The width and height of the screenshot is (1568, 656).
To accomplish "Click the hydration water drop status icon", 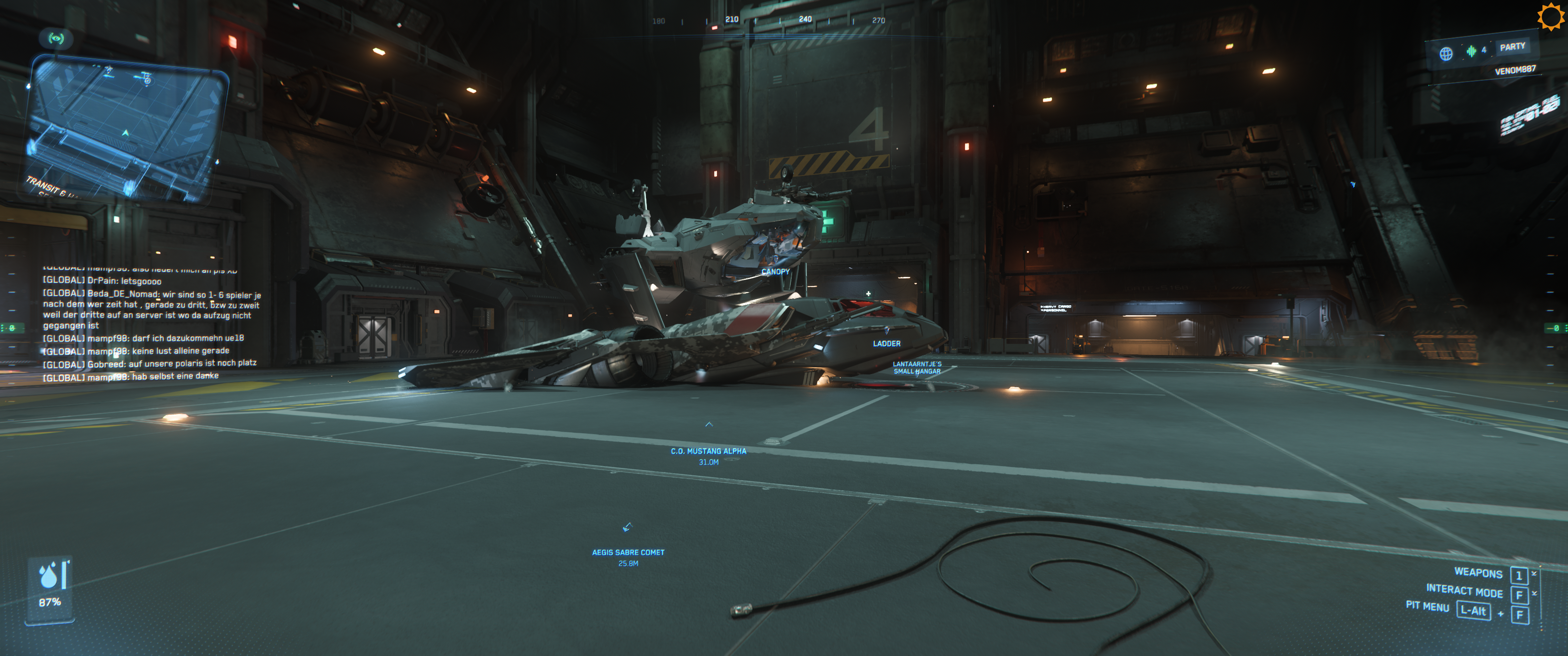I will tap(49, 575).
